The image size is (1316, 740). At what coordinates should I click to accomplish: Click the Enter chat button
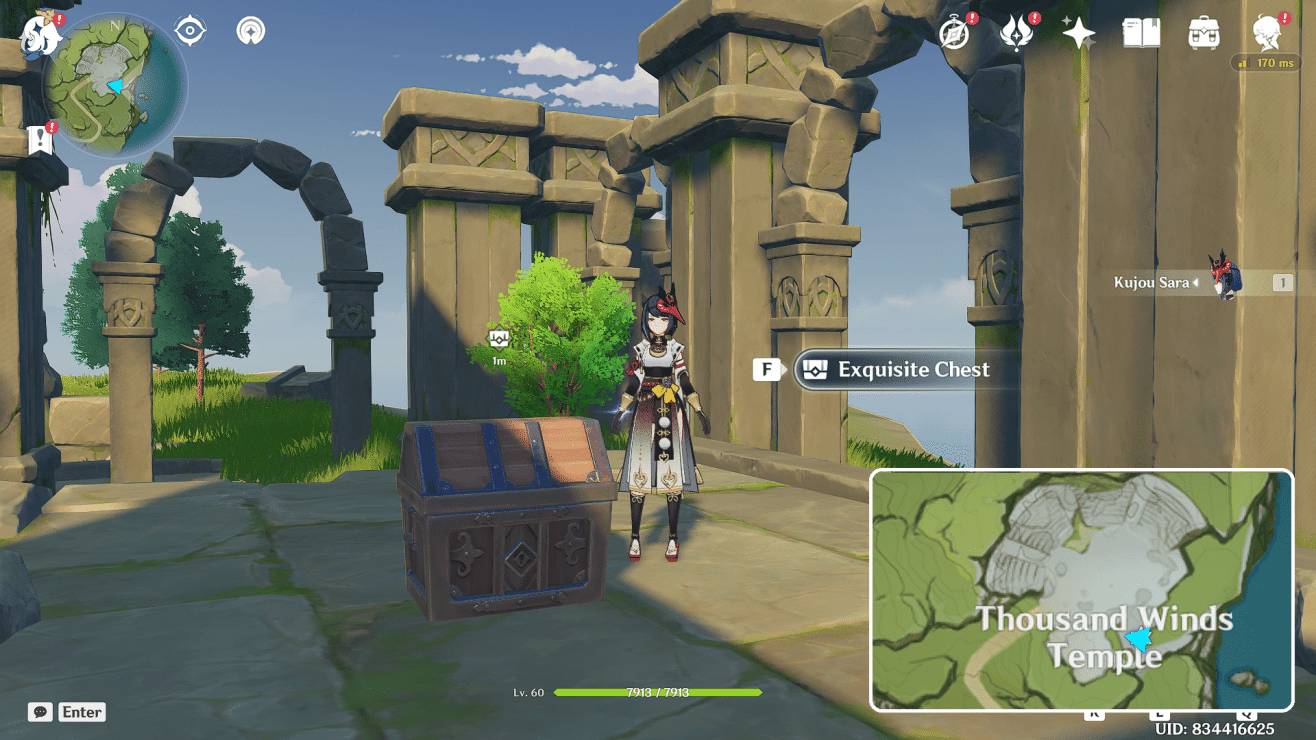point(81,712)
